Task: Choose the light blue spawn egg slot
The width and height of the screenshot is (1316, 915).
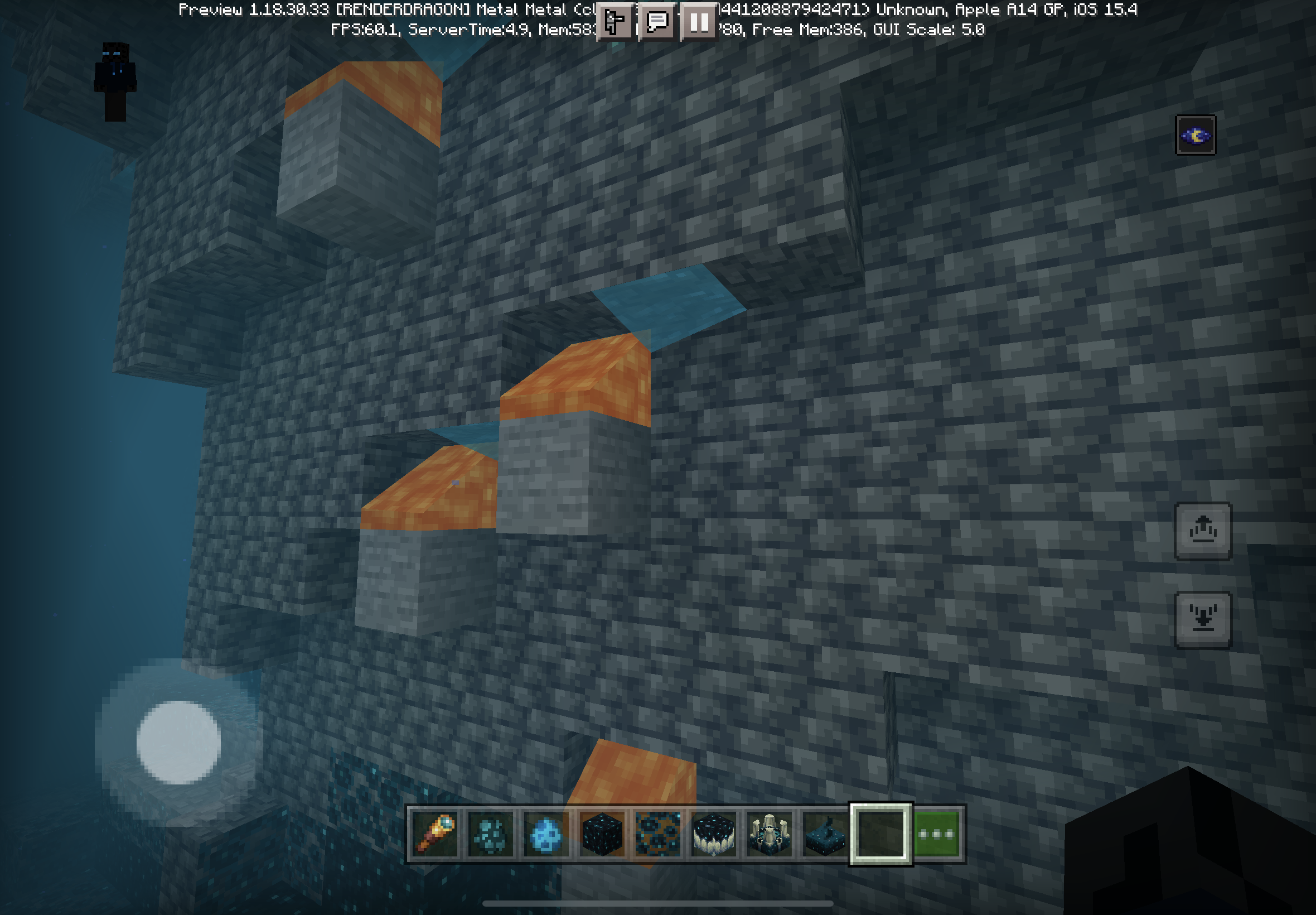Action: point(546,834)
